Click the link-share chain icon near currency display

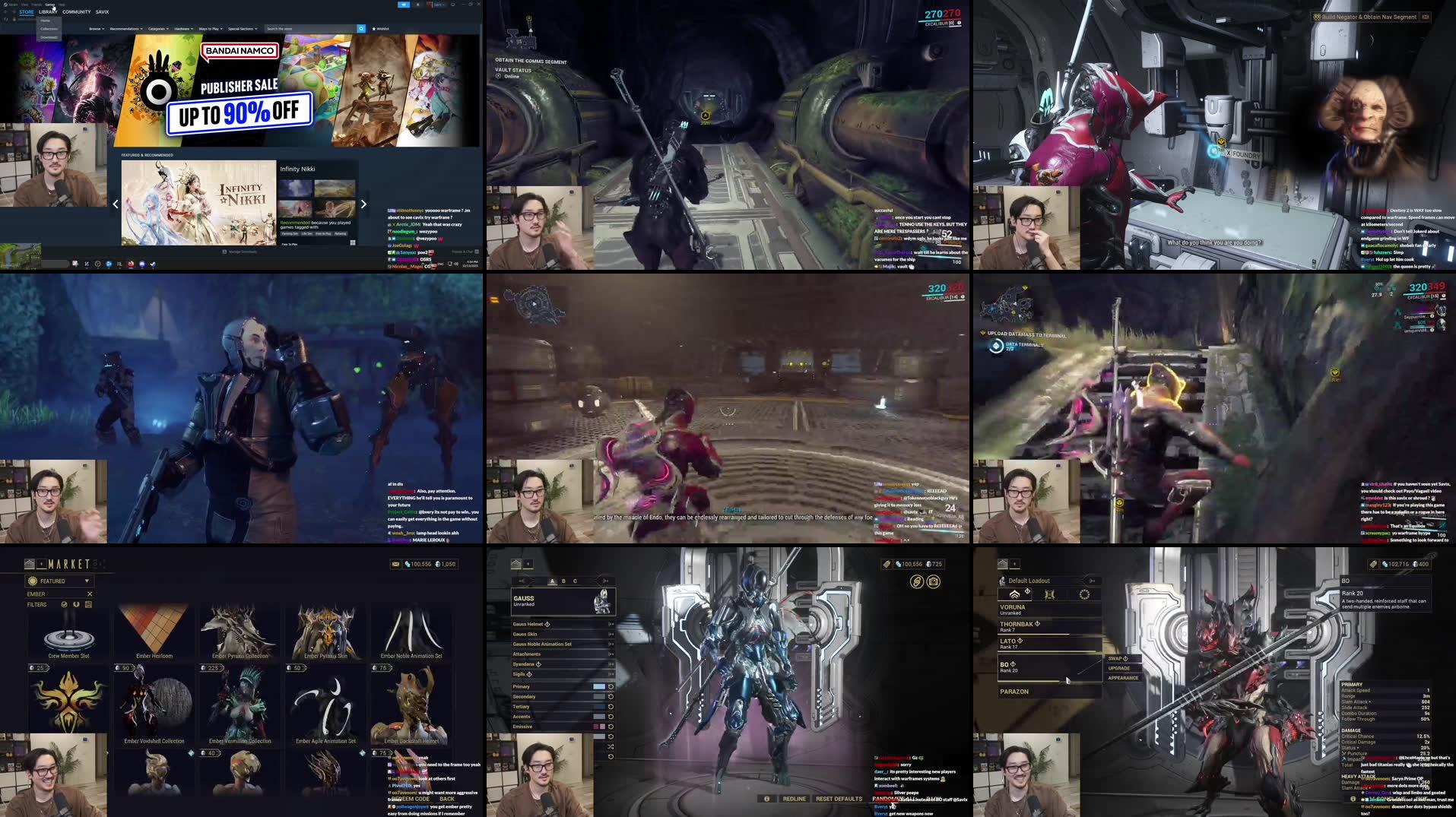pyautogui.click(x=917, y=581)
